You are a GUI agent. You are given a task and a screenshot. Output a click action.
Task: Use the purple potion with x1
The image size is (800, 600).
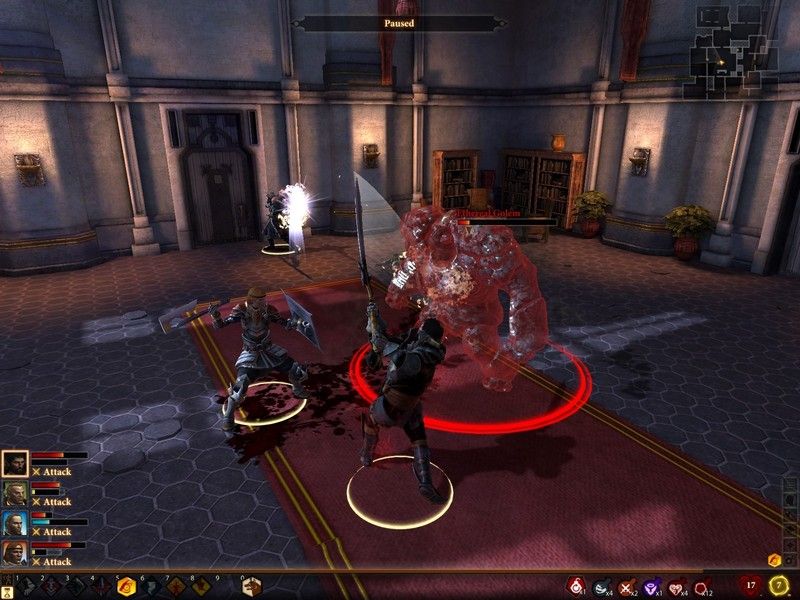coord(652,587)
